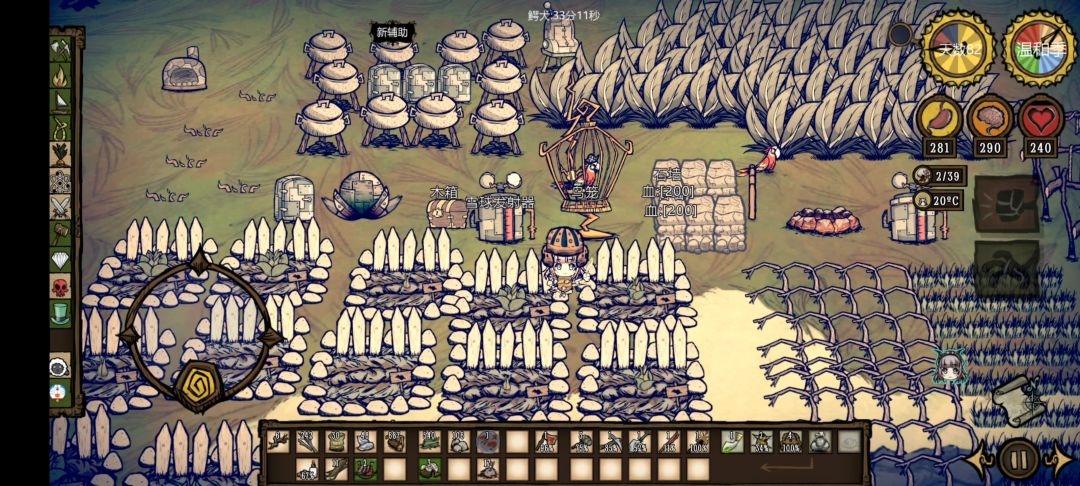This screenshot has height=486, width=1080.
Task: Select the Refine diamond crafting tab
Action: (x=62, y=260)
